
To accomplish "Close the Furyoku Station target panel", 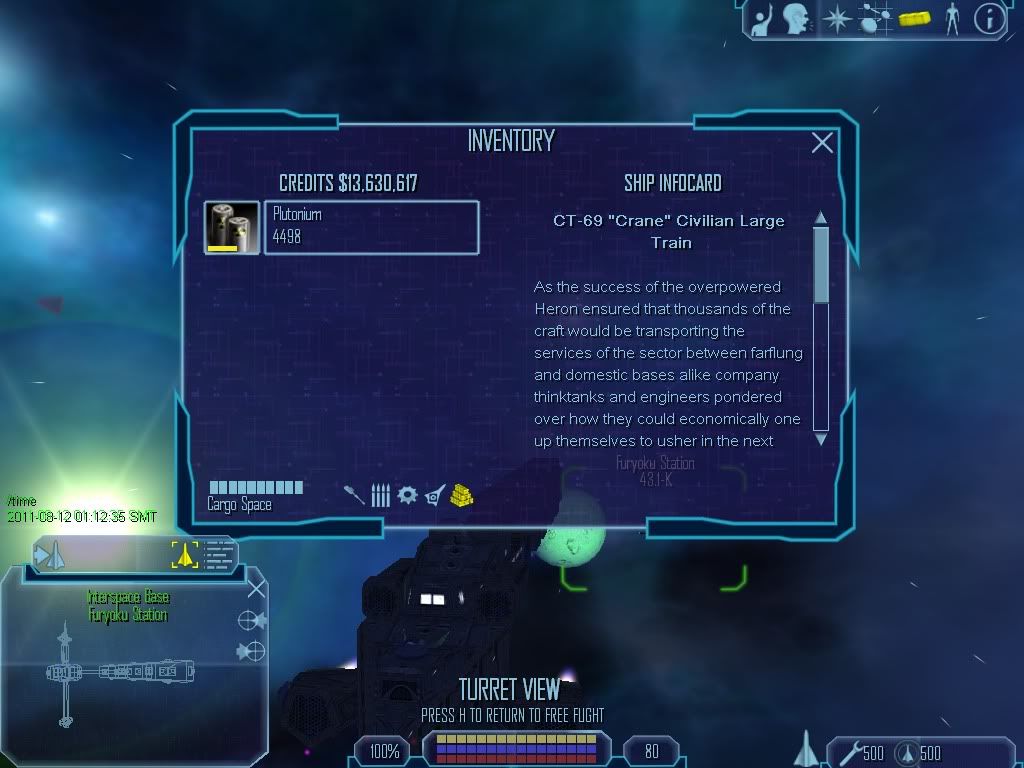I will tap(256, 588).
